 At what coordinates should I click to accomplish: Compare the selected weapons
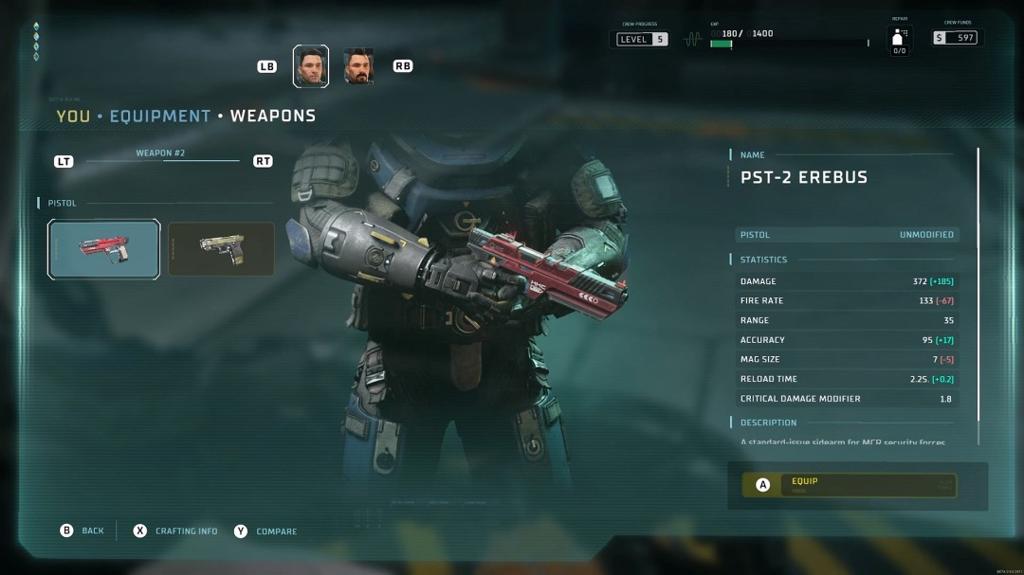coord(266,531)
